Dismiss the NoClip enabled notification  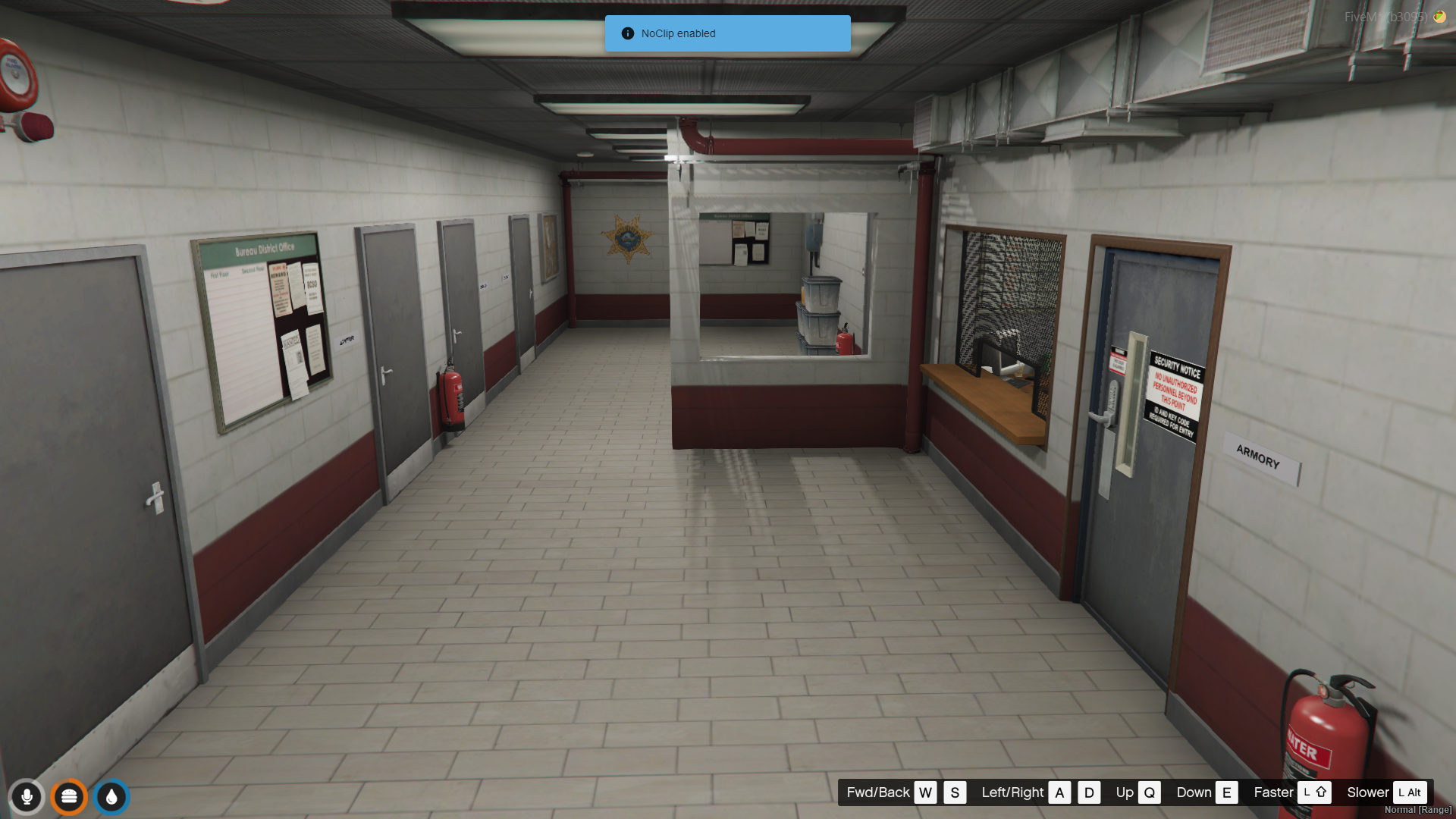click(x=727, y=33)
